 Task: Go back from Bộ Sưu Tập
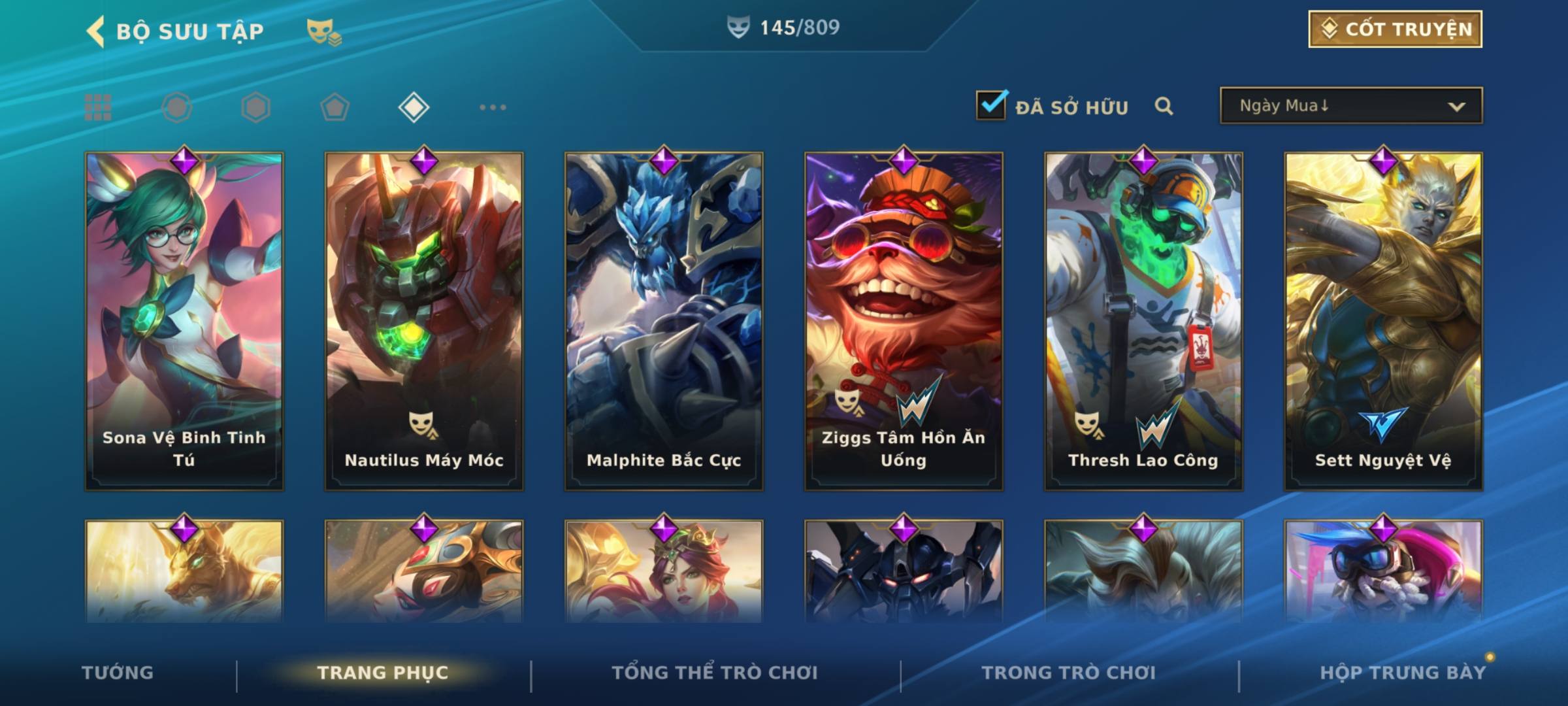(x=96, y=31)
